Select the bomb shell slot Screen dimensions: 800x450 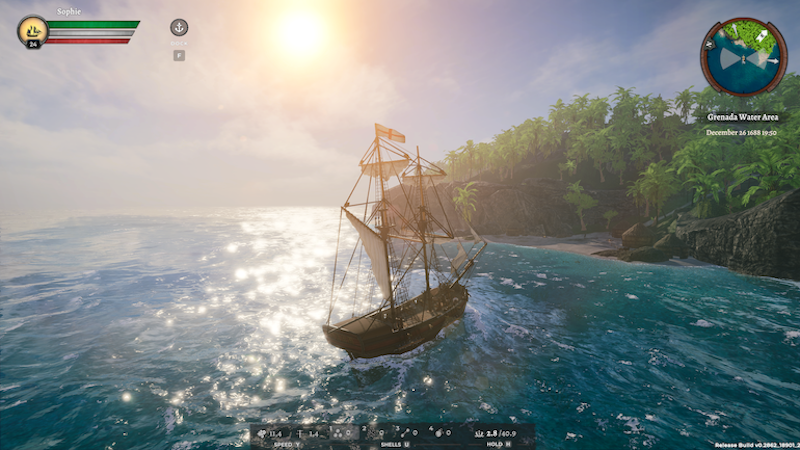coord(437,433)
